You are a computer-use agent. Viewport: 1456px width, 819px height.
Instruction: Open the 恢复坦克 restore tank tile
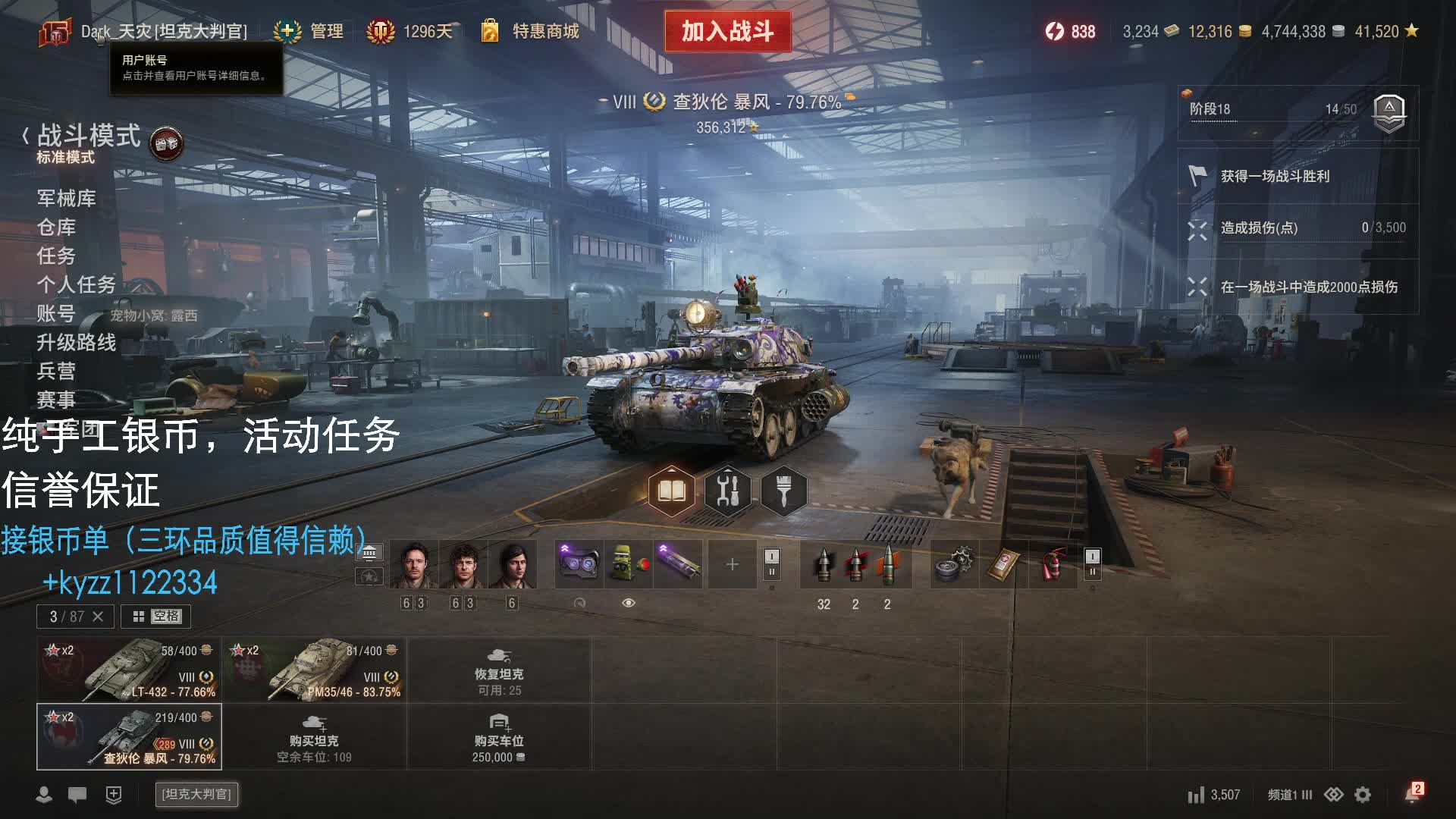[499, 670]
